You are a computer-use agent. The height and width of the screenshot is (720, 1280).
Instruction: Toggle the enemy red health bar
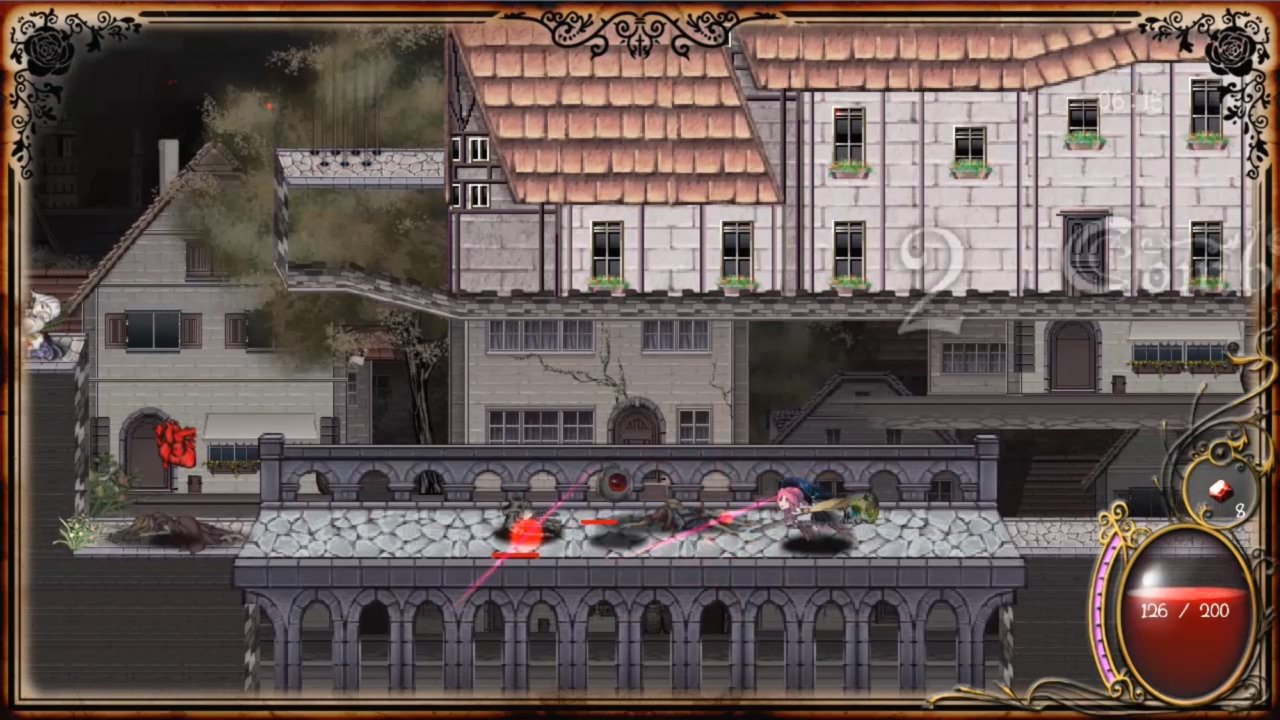point(600,522)
